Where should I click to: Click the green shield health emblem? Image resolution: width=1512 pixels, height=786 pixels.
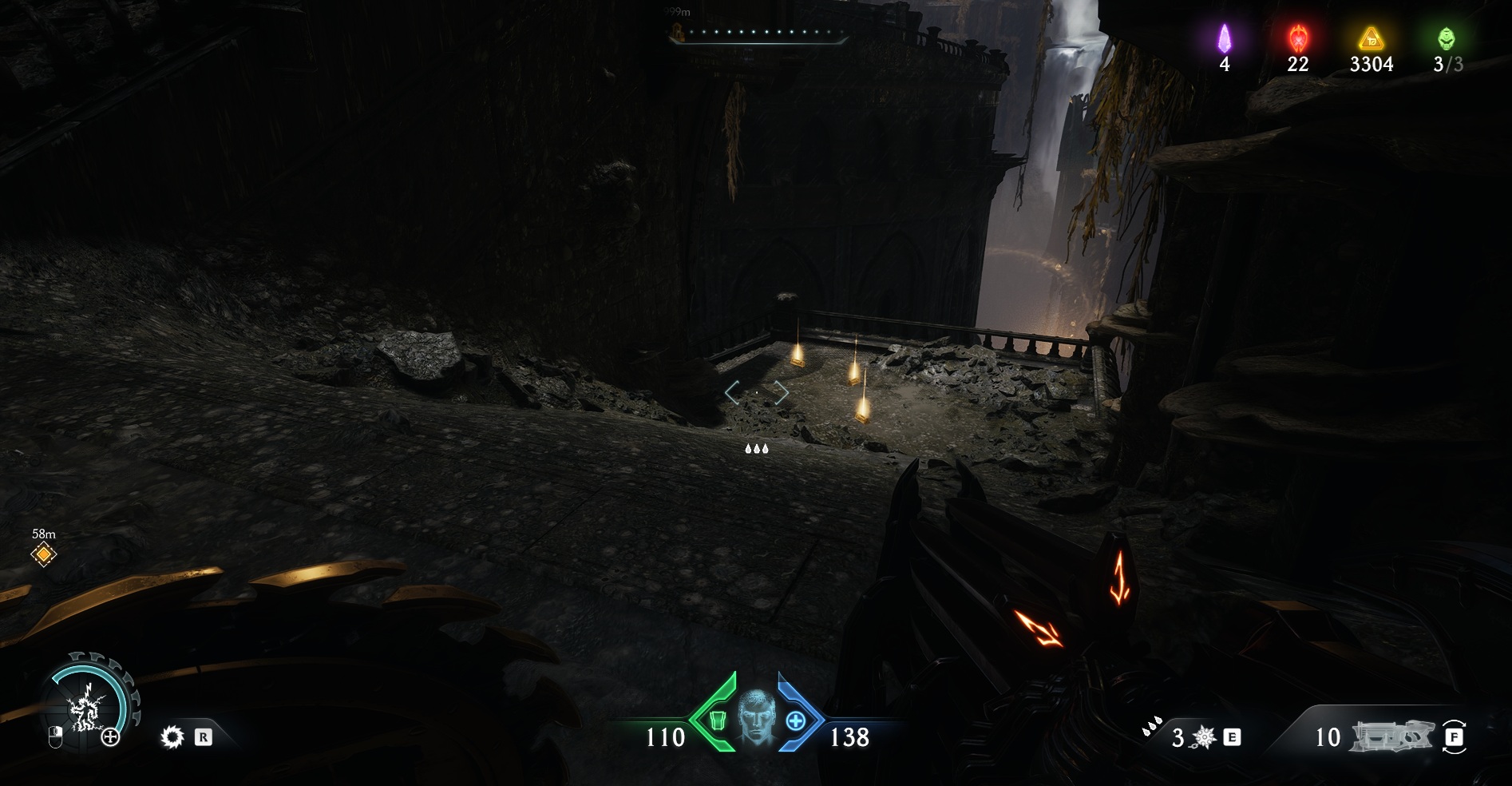click(x=717, y=720)
